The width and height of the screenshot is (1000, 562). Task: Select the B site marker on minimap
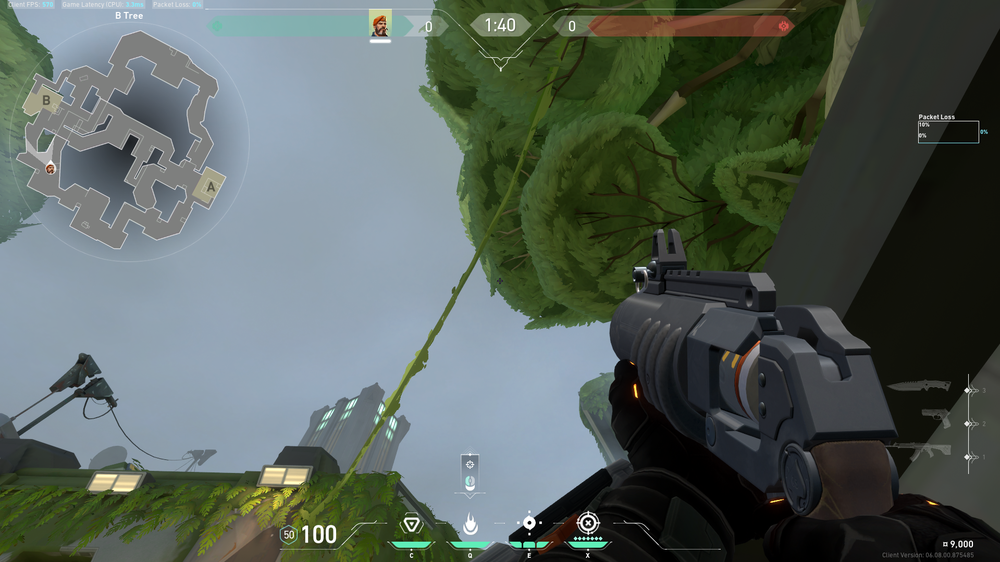(45, 101)
